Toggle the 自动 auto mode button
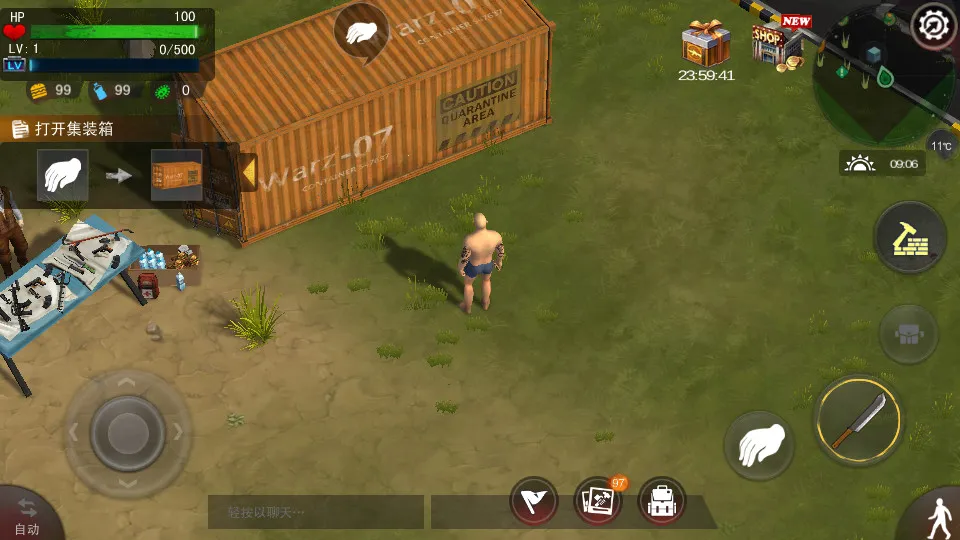The height and width of the screenshot is (540, 960). [26, 515]
